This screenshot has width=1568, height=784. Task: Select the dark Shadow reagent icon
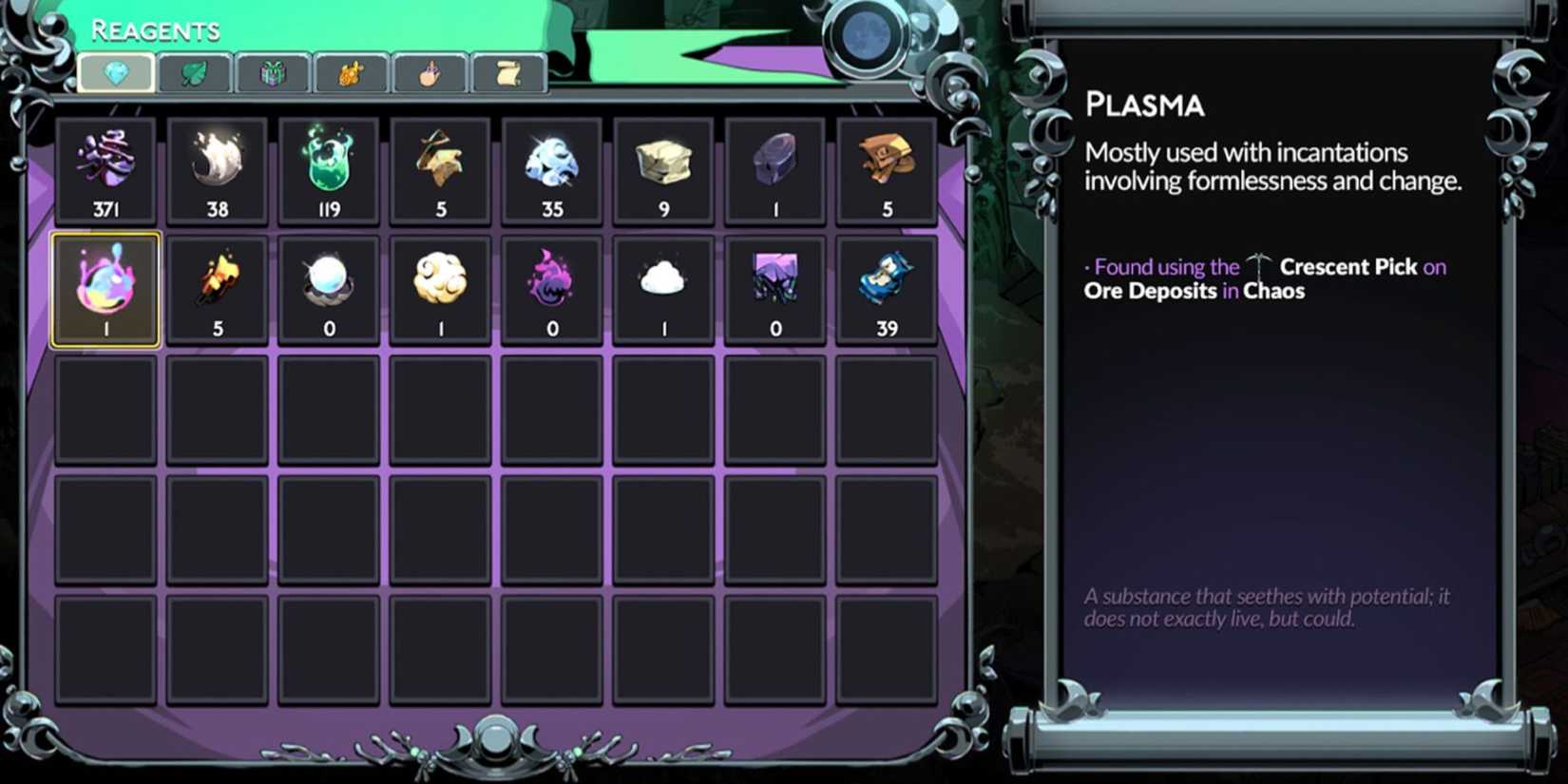click(775, 287)
